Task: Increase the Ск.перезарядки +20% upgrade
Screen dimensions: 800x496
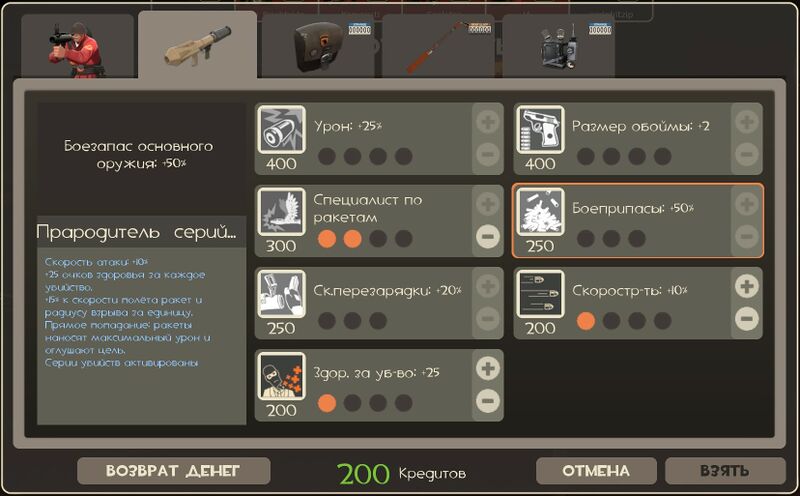Action: click(x=487, y=286)
